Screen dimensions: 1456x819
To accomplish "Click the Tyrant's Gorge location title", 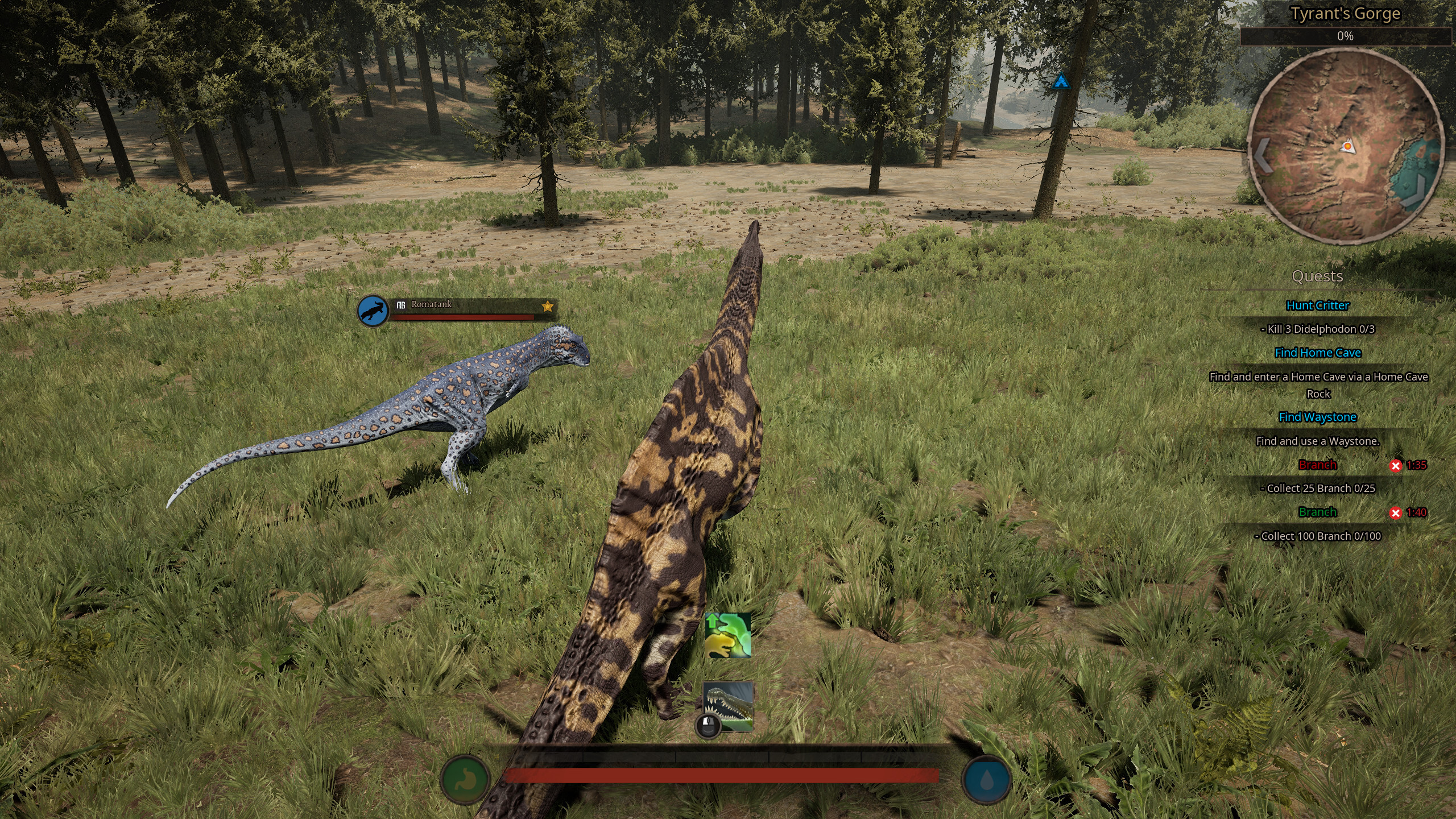I will 1345,14.
